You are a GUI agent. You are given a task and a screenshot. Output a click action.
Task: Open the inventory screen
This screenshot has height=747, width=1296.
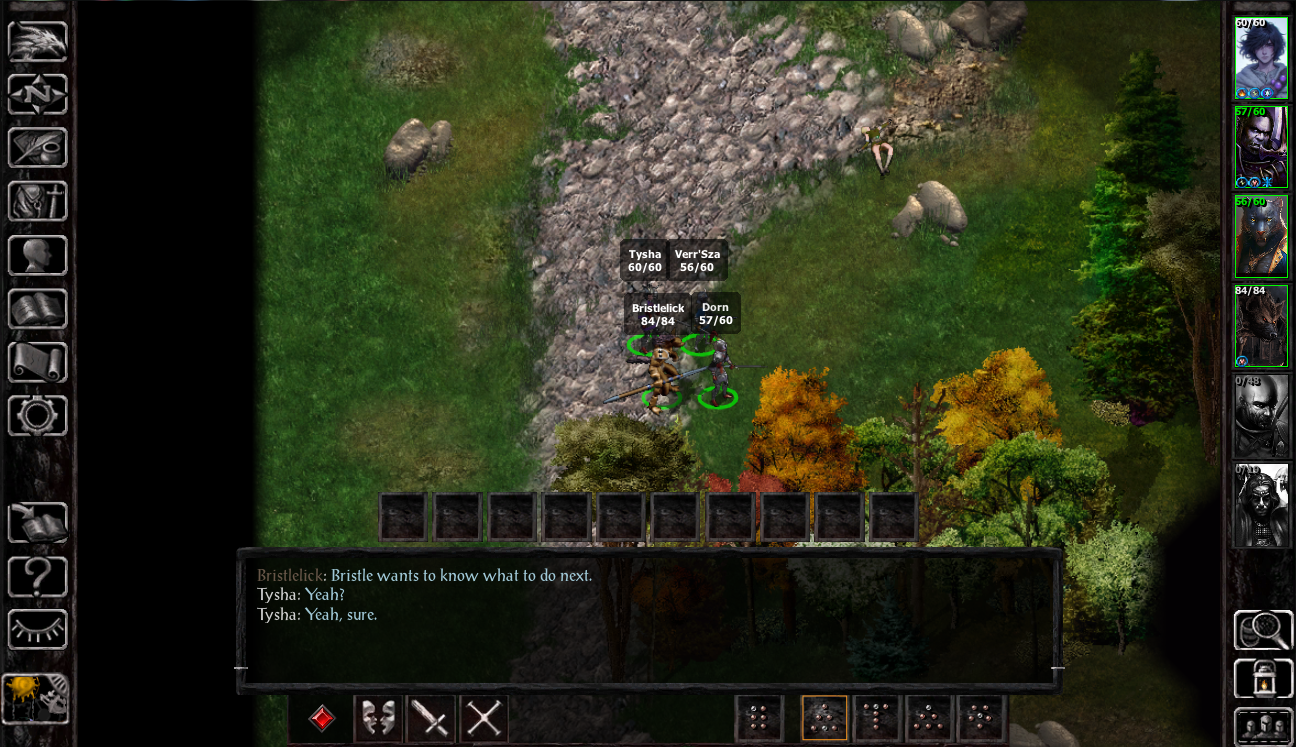pyautogui.click(x=38, y=201)
